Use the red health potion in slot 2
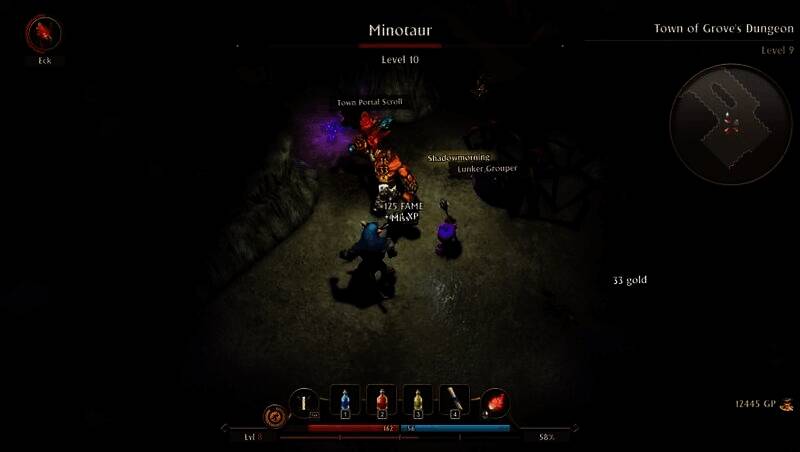800x452 pixels. (382, 401)
